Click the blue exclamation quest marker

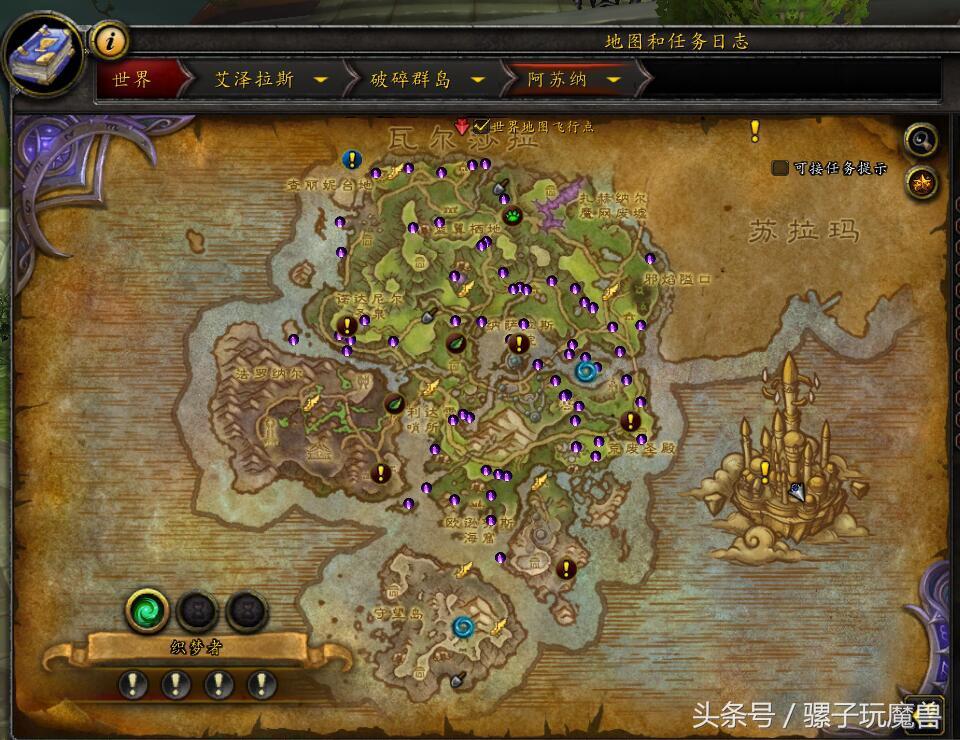tap(351, 159)
